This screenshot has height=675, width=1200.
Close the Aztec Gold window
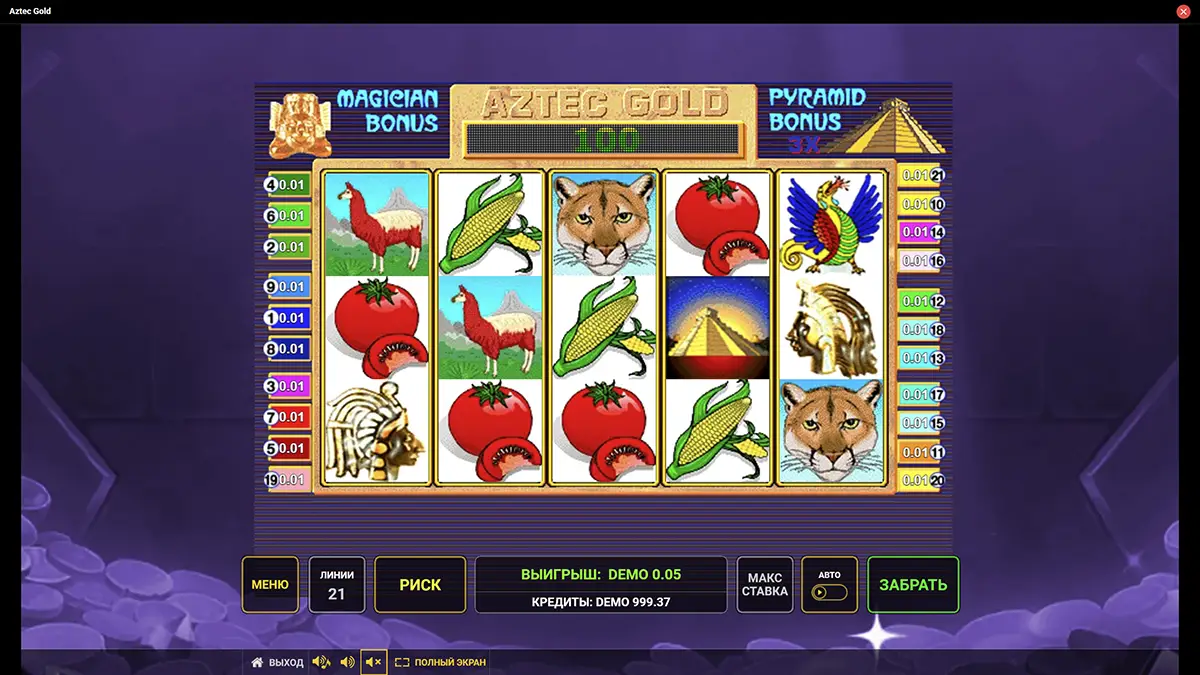[x=1183, y=11]
